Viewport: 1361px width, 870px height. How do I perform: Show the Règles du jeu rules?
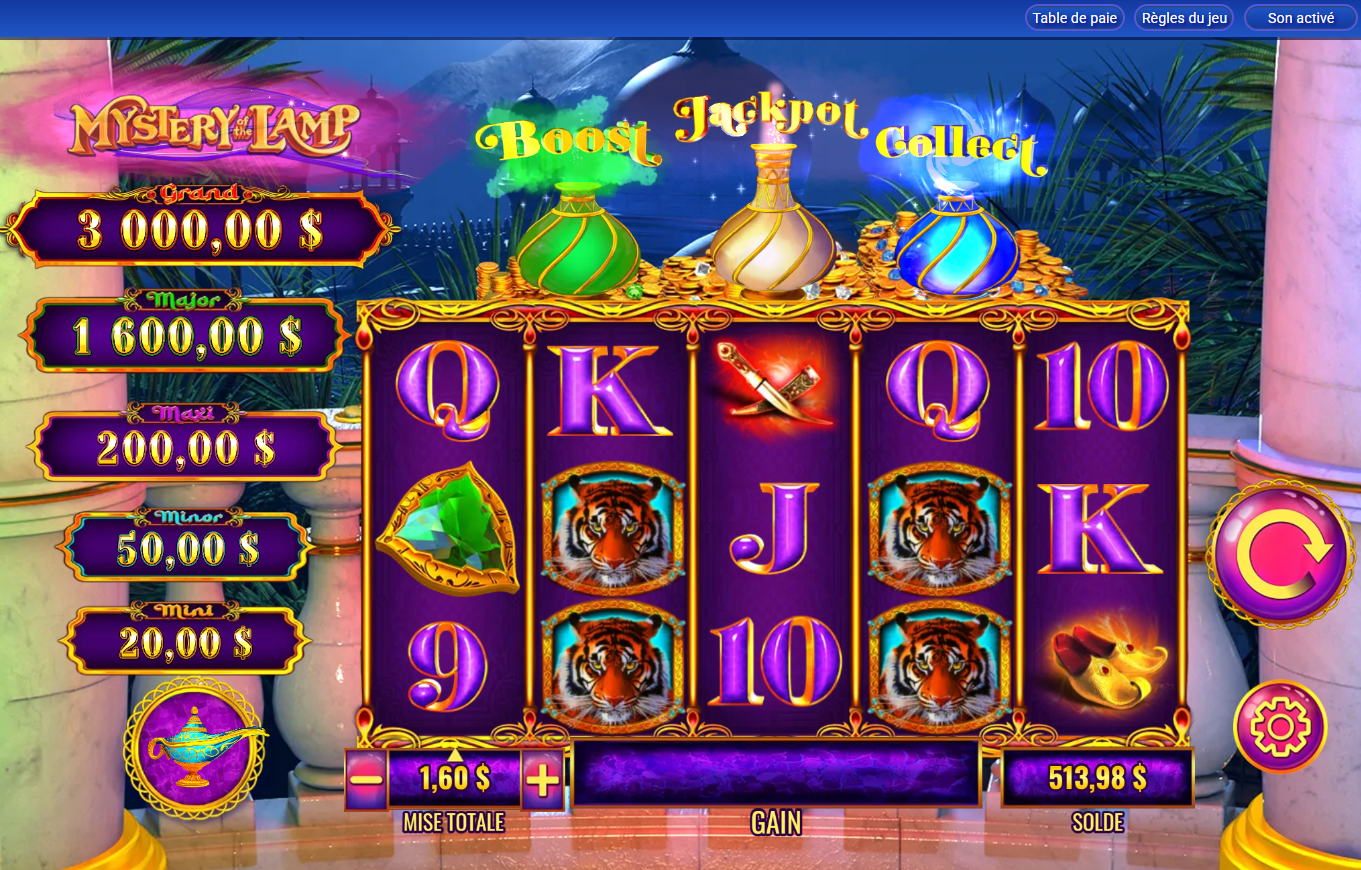click(1183, 18)
